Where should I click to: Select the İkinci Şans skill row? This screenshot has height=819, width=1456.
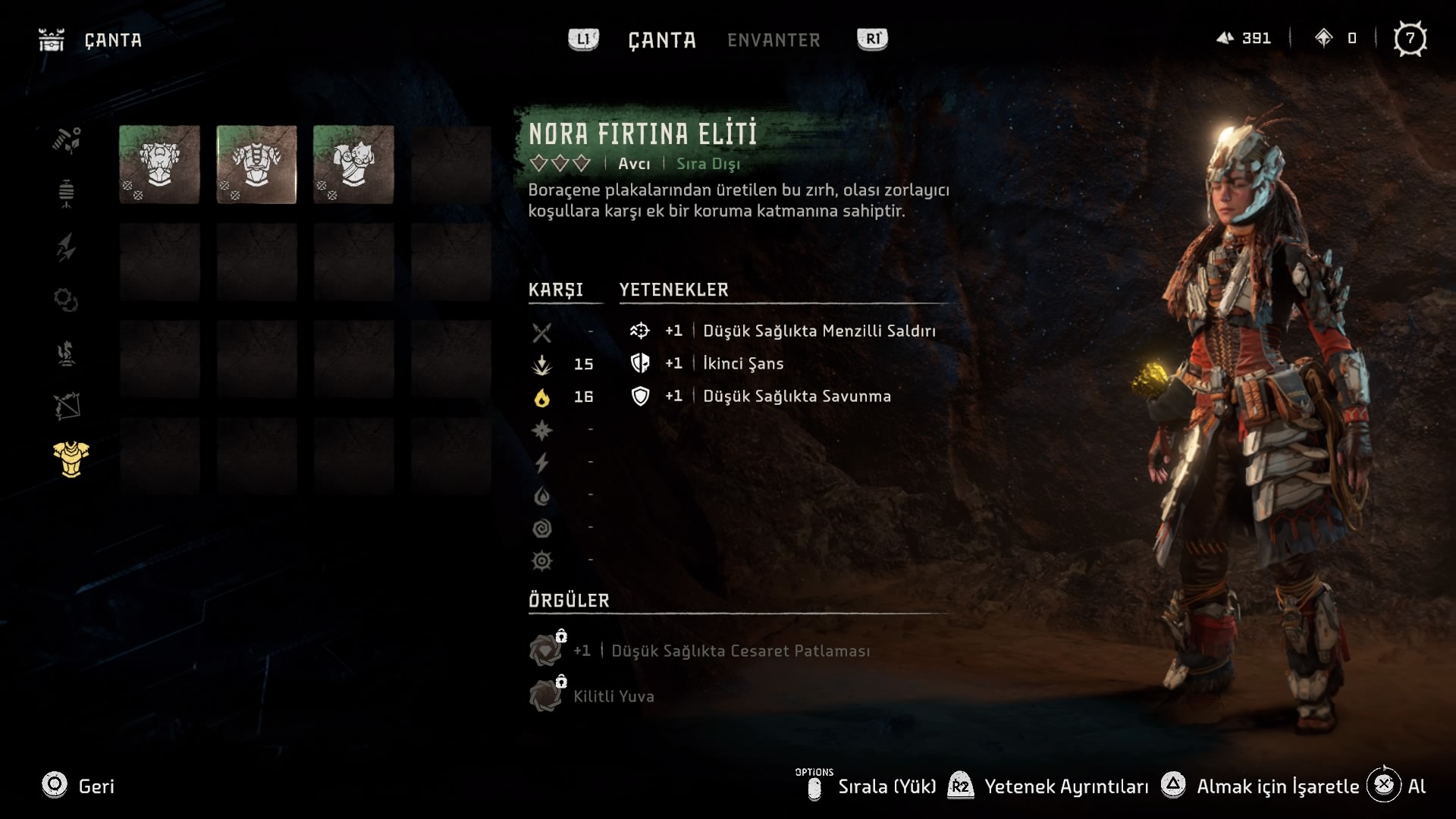point(743,363)
